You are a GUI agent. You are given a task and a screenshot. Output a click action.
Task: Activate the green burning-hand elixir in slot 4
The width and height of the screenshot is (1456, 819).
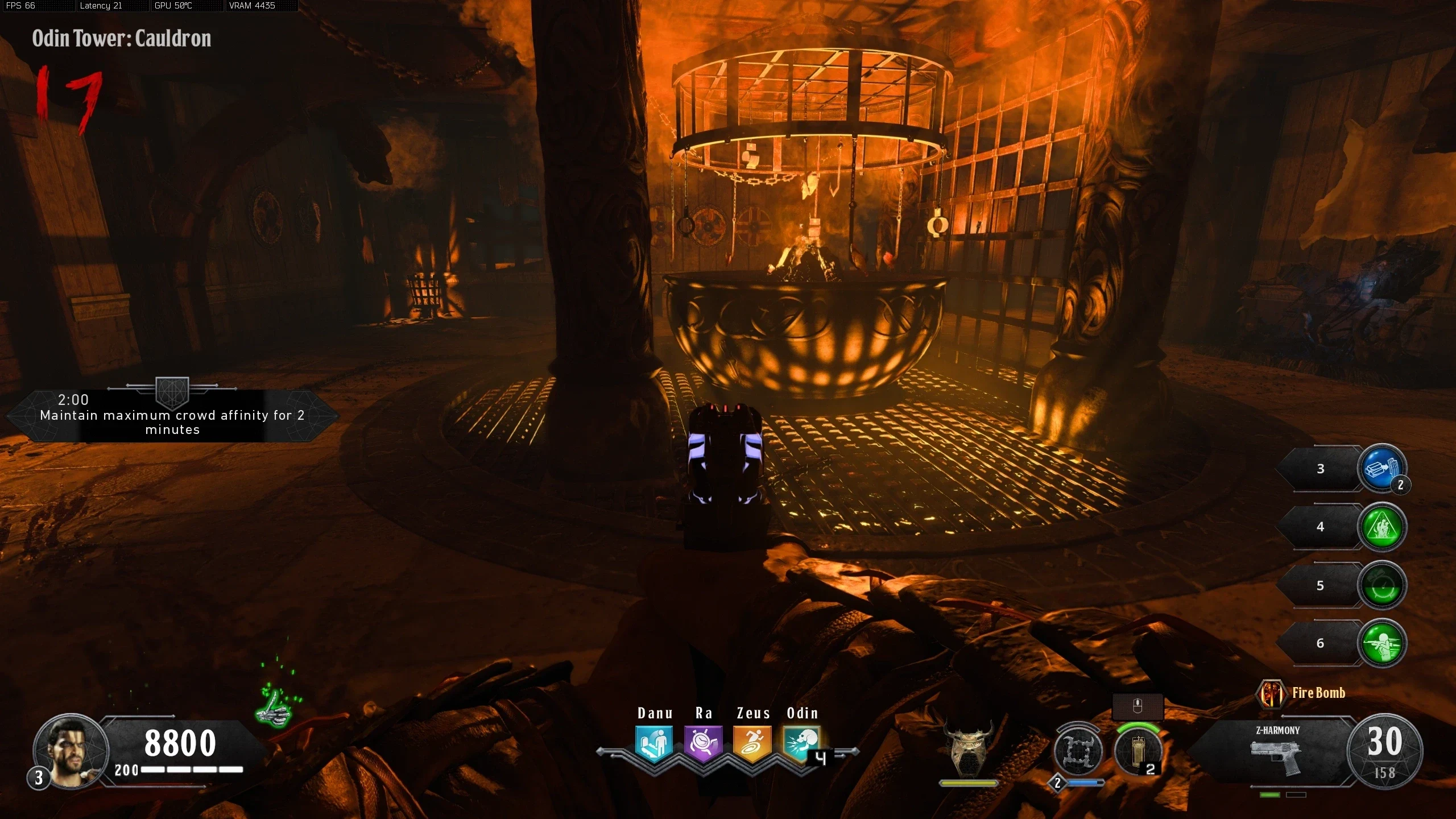coord(1381,527)
